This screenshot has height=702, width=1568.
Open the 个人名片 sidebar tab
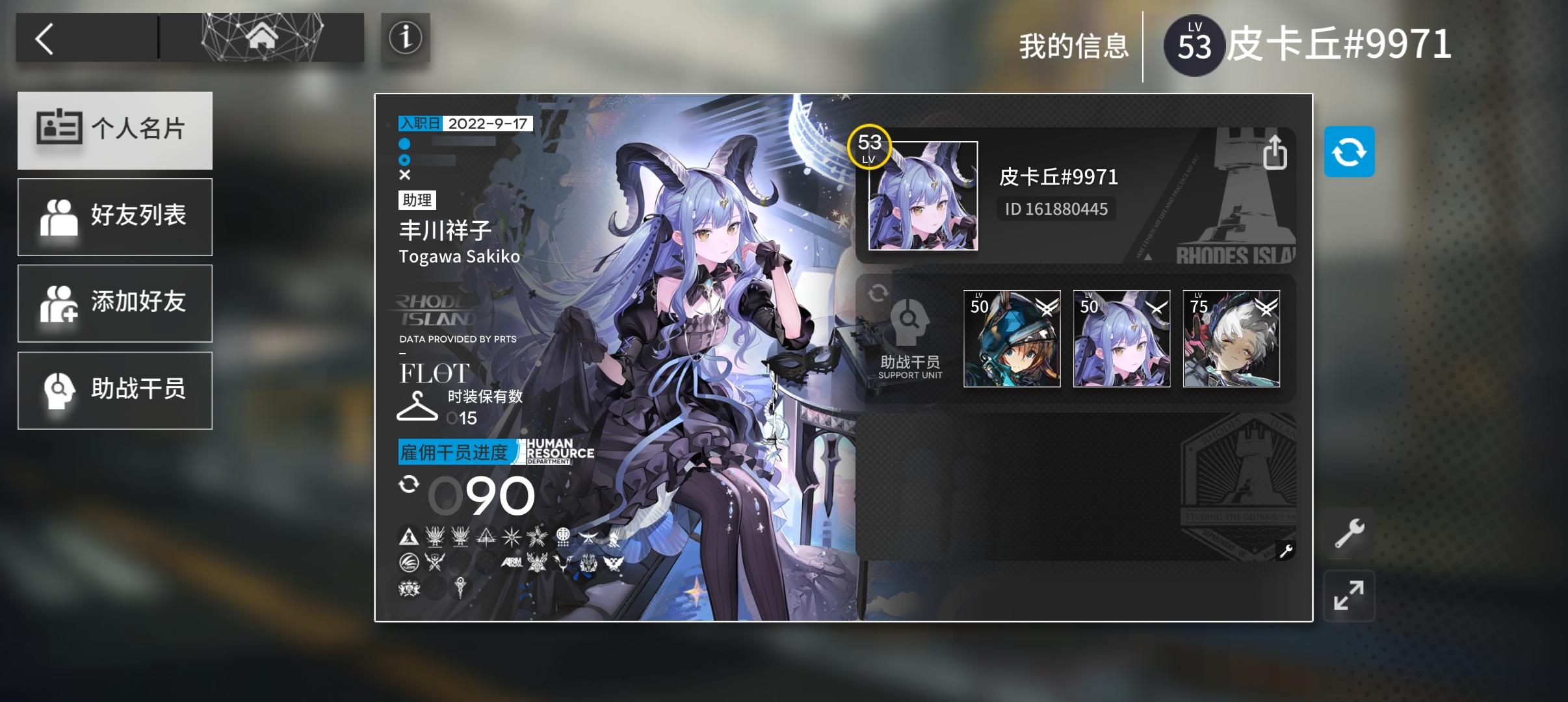tap(115, 129)
